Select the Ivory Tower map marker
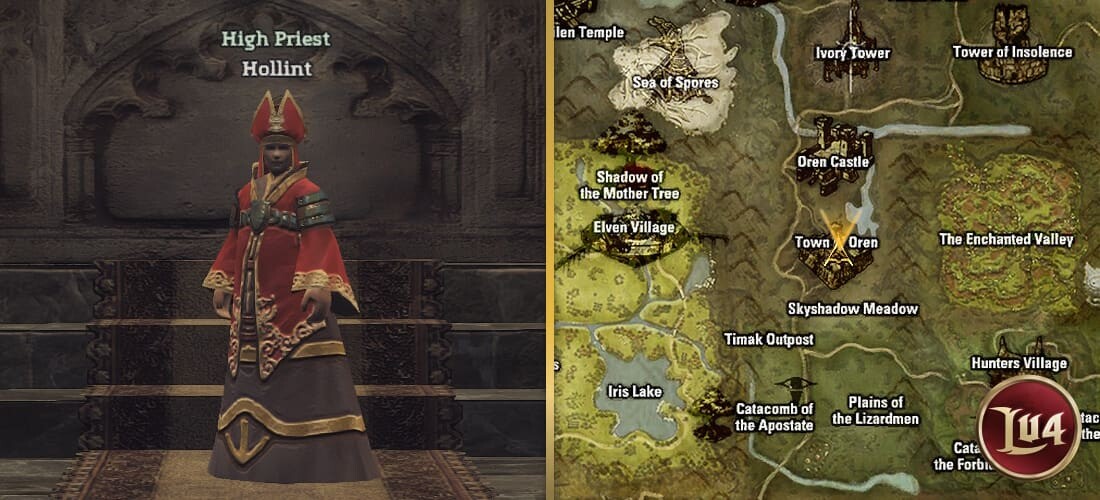Viewport: 1100px width, 500px height. pyautogui.click(x=853, y=53)
